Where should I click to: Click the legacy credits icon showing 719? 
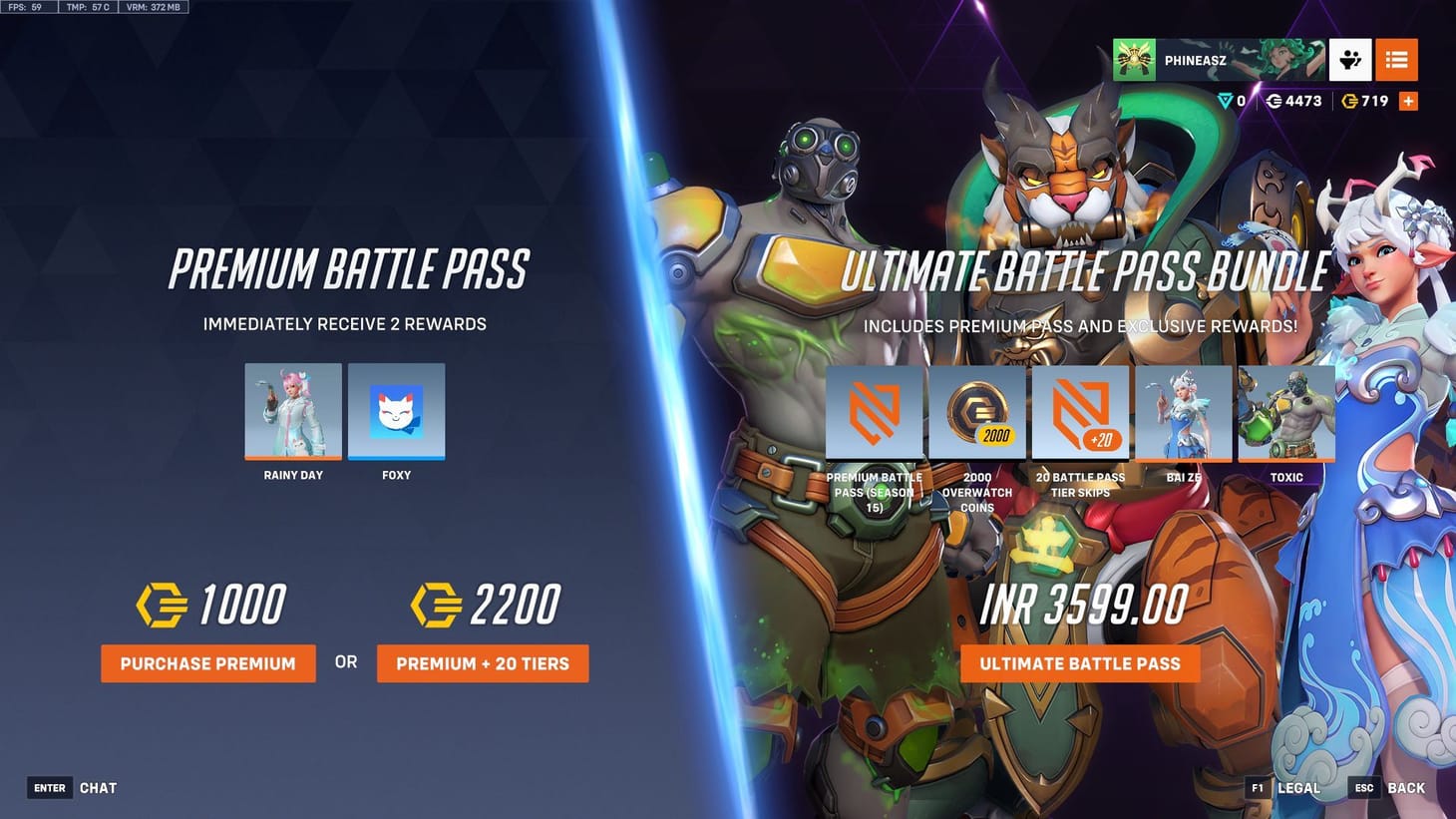(x=1352, y=100)
